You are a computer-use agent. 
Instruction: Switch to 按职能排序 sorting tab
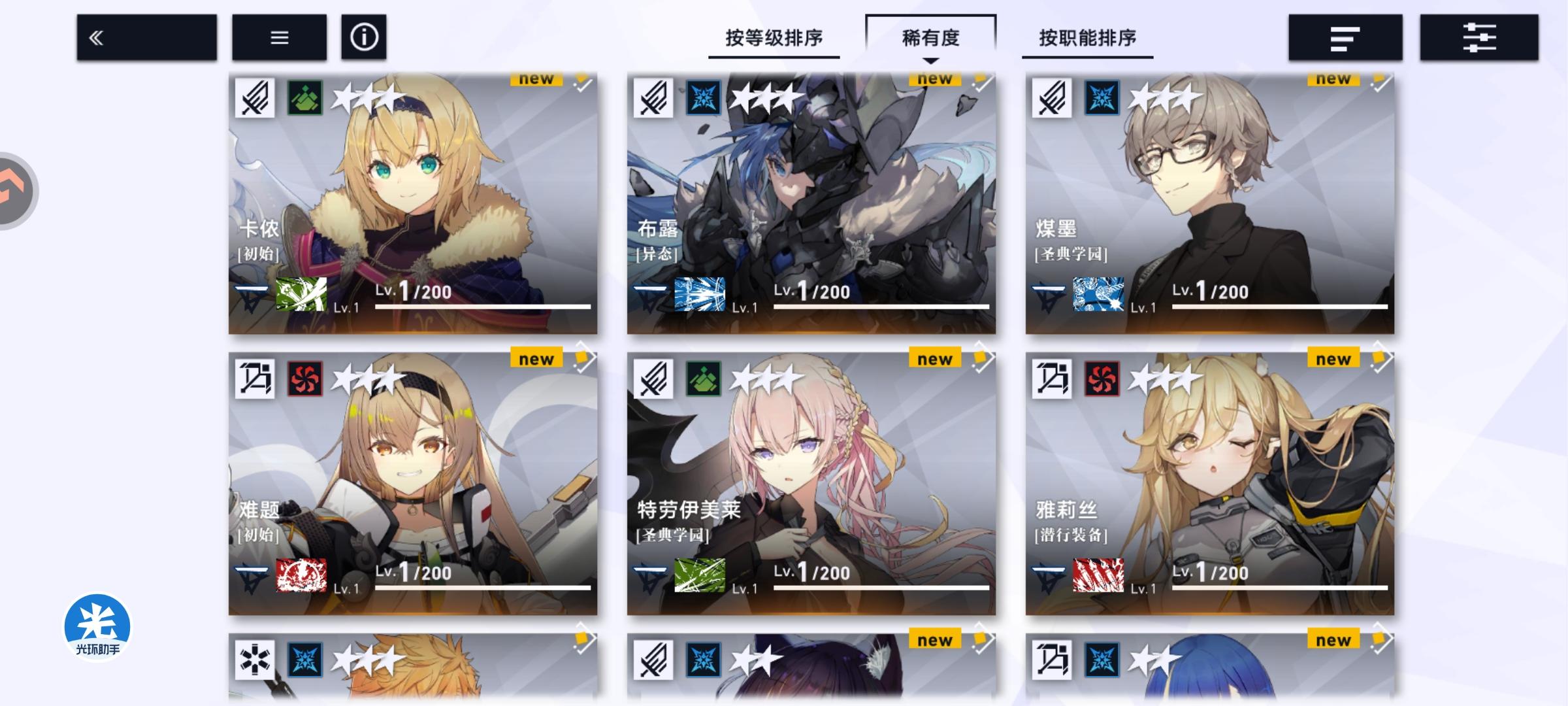(x=1086, y=38)
